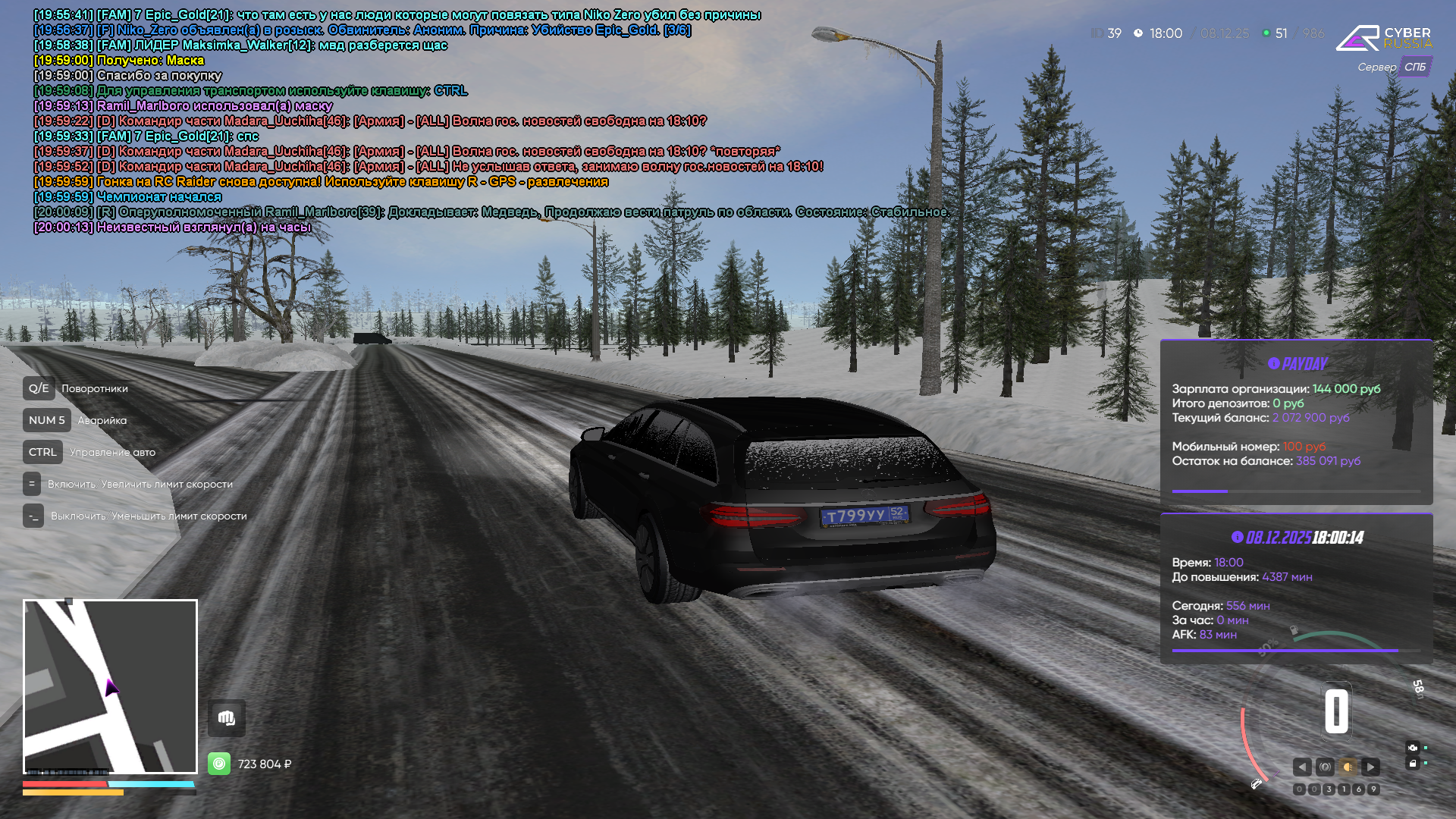Click the green ruble money icon
1456x819 pixels.
coord(219,764)
